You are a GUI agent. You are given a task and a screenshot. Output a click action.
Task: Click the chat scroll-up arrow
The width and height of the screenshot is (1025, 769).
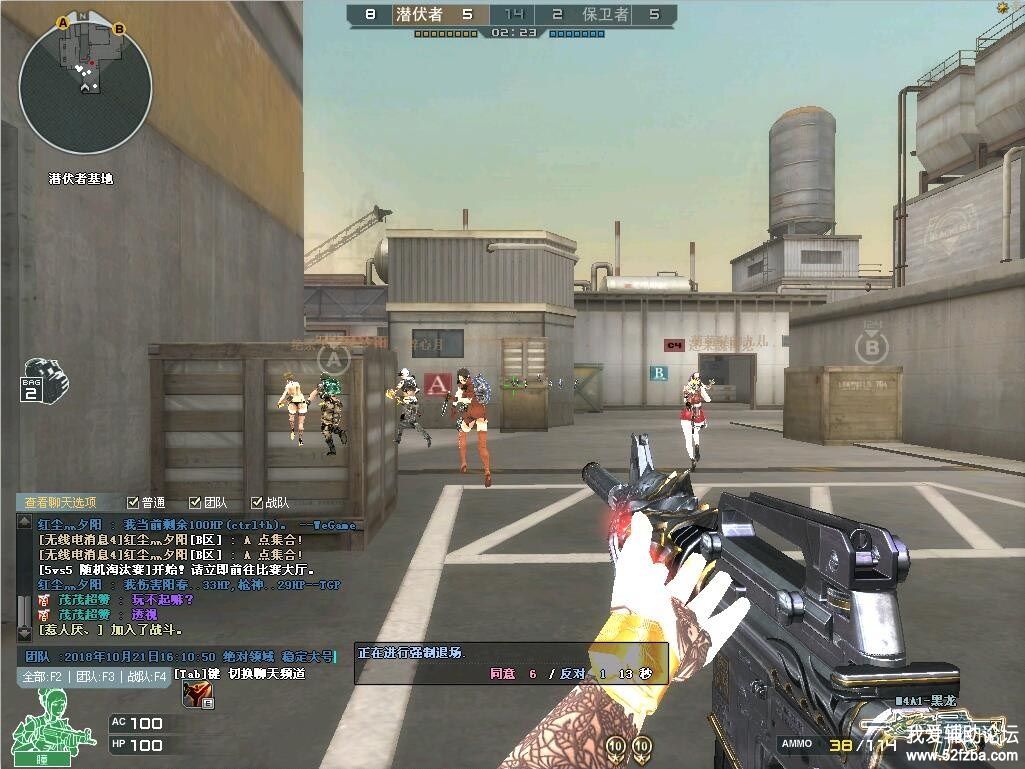coord(24,521)
